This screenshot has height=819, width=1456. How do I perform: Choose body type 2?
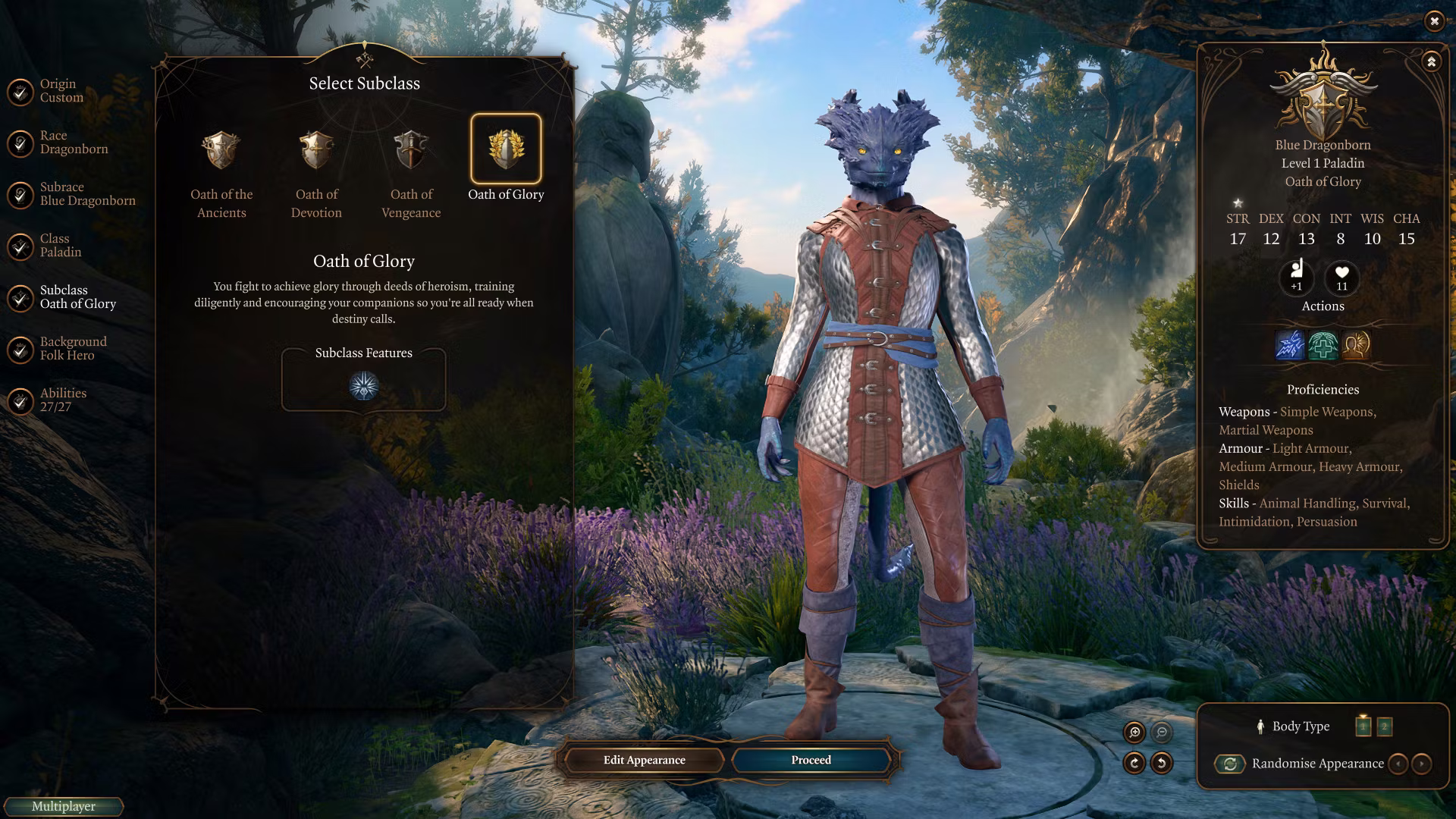(x=1384, y=726)
